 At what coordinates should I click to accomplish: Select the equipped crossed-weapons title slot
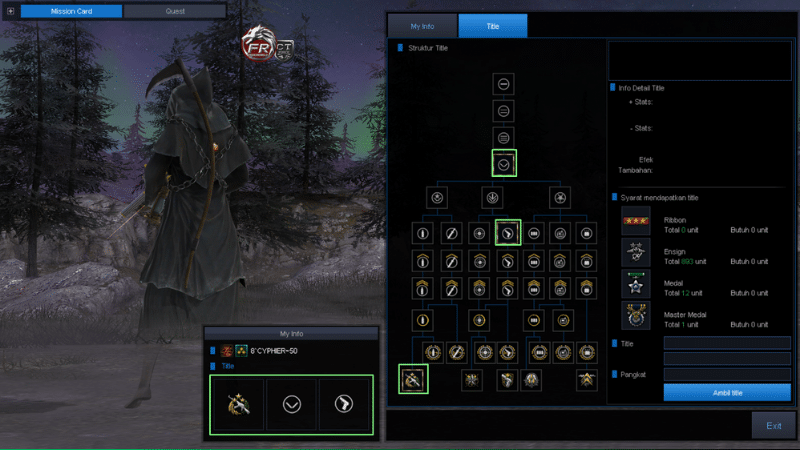(x=236, y=404)
